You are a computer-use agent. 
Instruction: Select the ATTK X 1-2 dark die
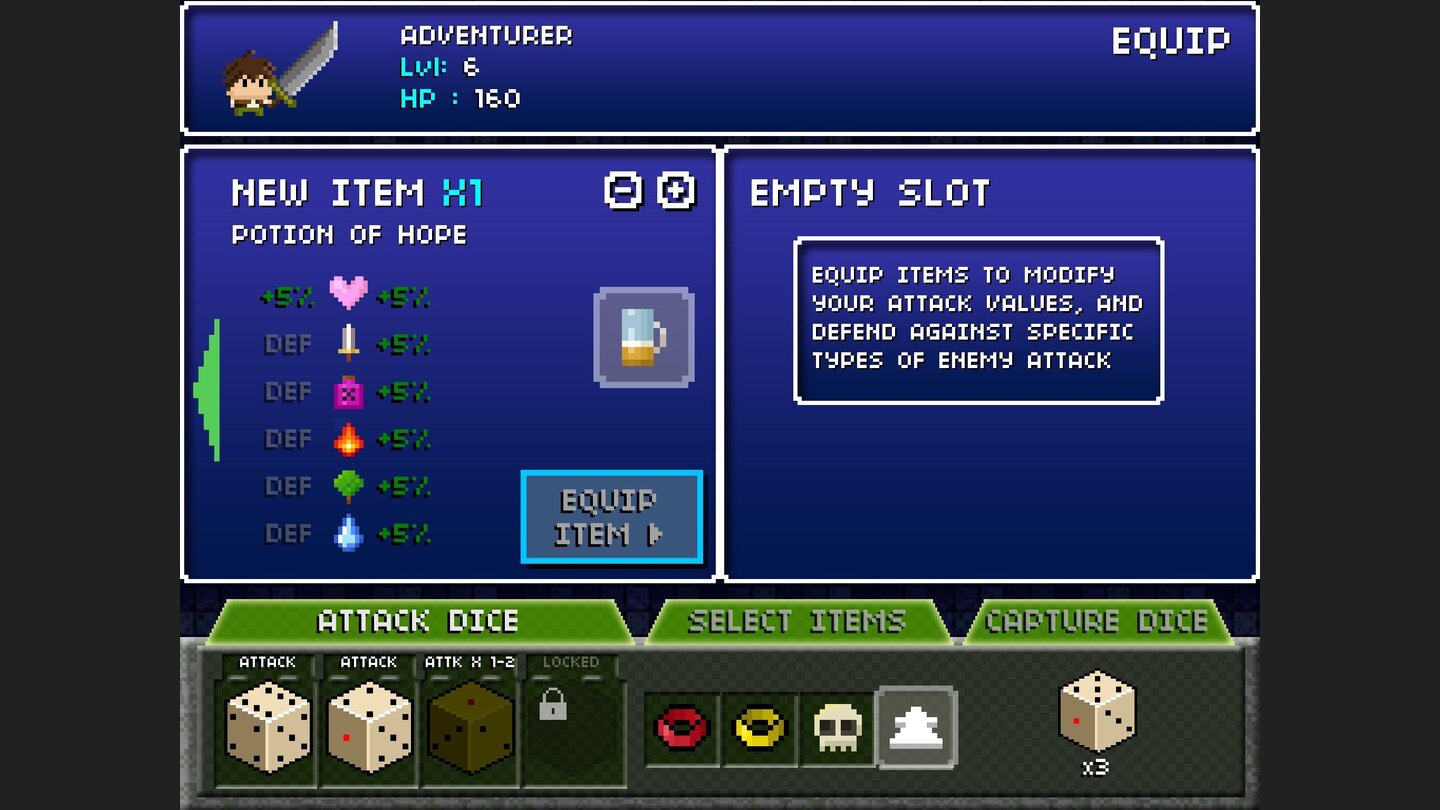[x=470, y=730]
